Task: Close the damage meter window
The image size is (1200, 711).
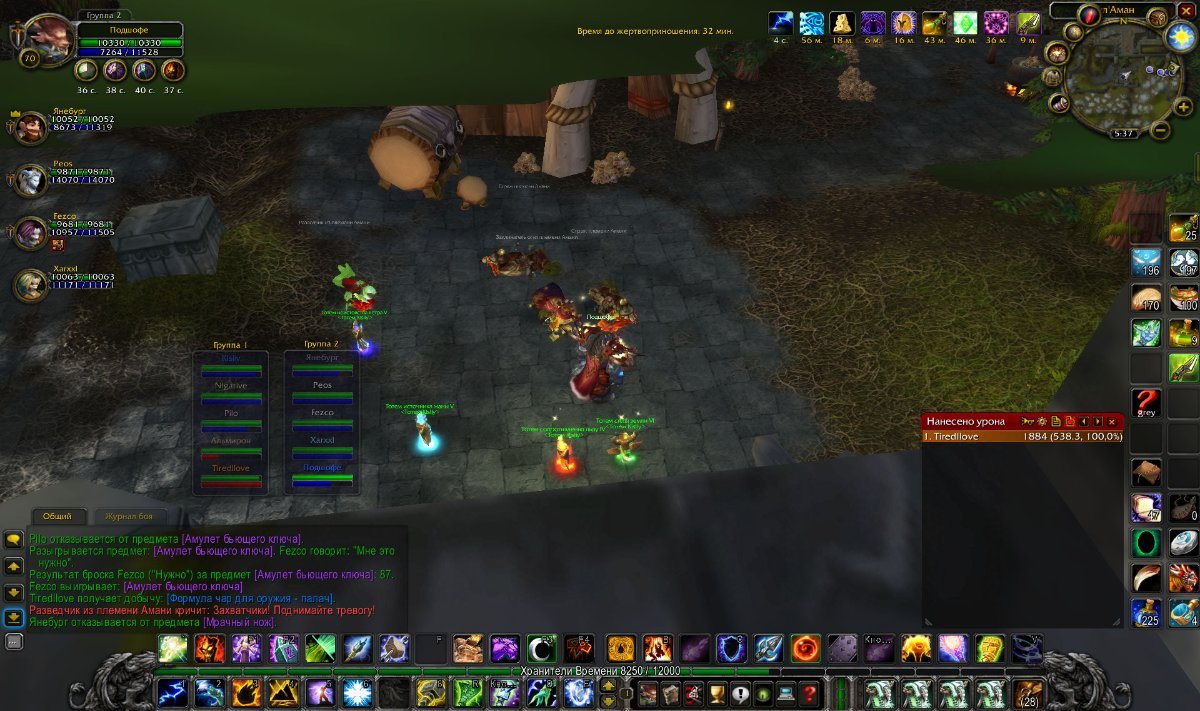Action: [x=1111, y=422]
